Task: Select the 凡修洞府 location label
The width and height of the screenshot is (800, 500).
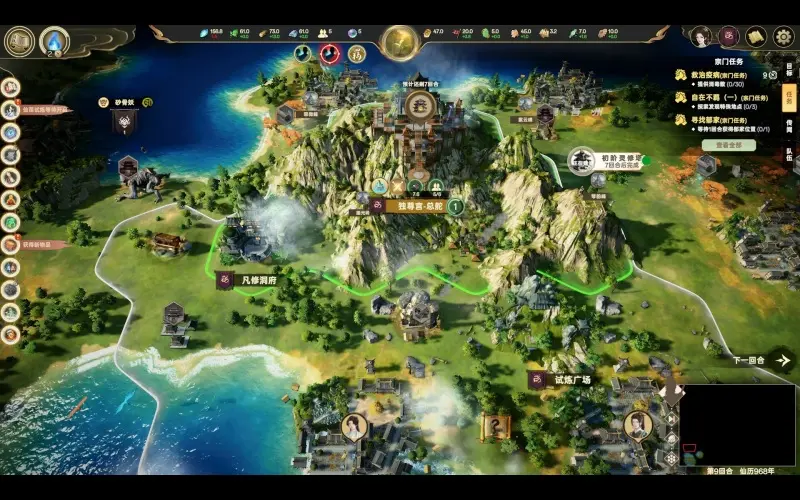Action: [252, 281]
